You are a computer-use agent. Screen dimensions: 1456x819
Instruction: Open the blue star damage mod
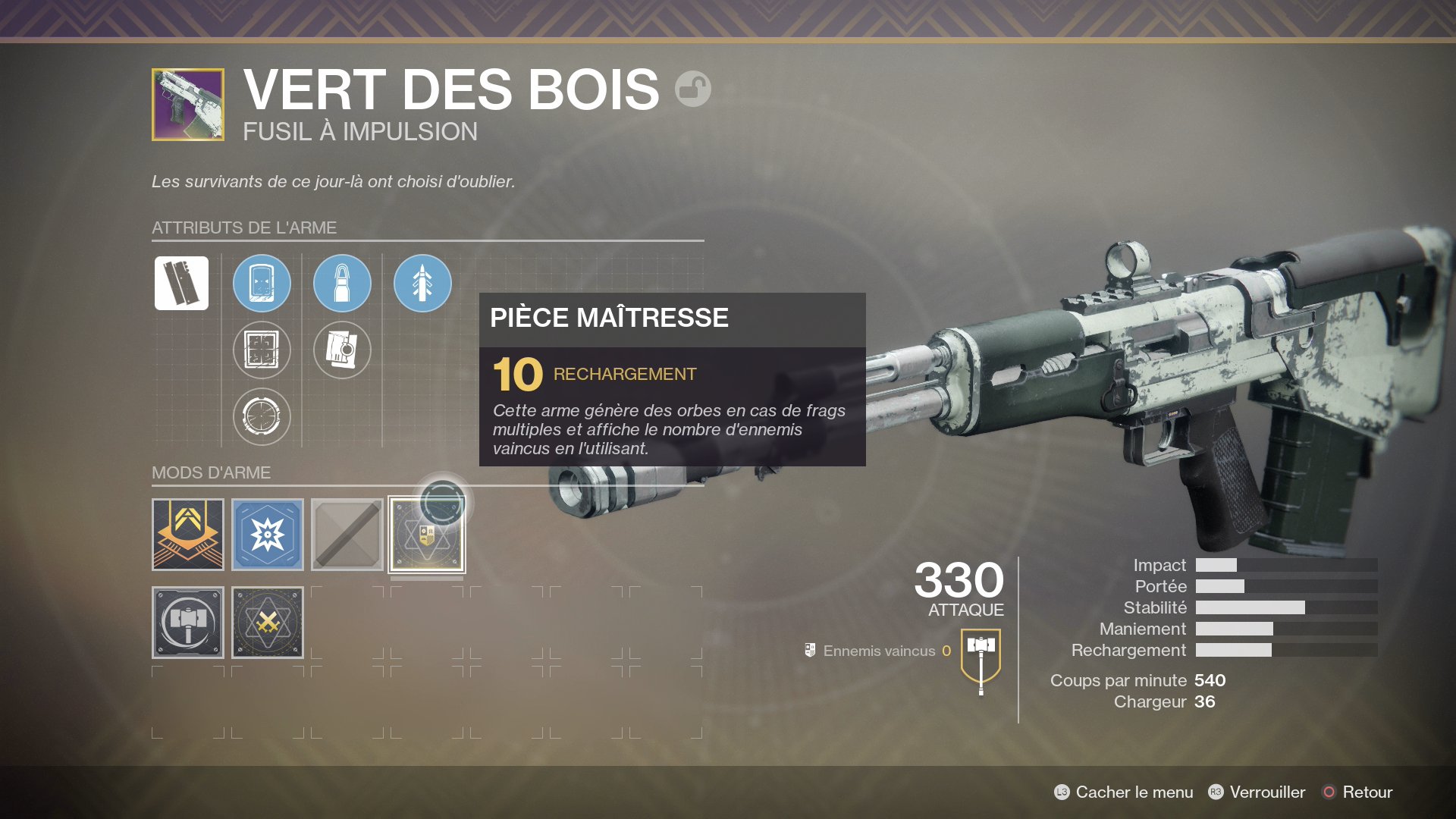(x=266, y=534)
